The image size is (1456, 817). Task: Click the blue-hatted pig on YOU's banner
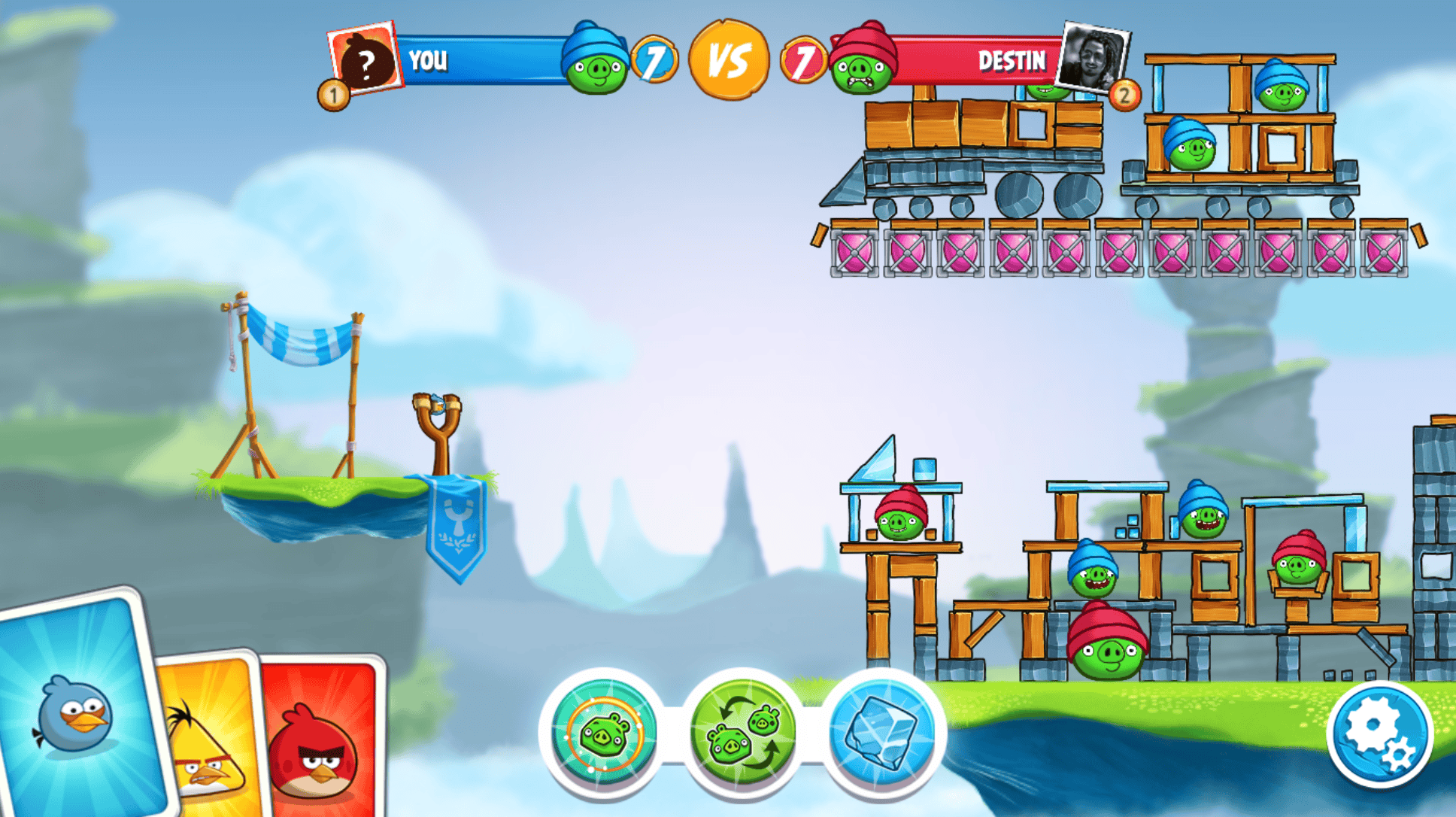coord(596,60)
